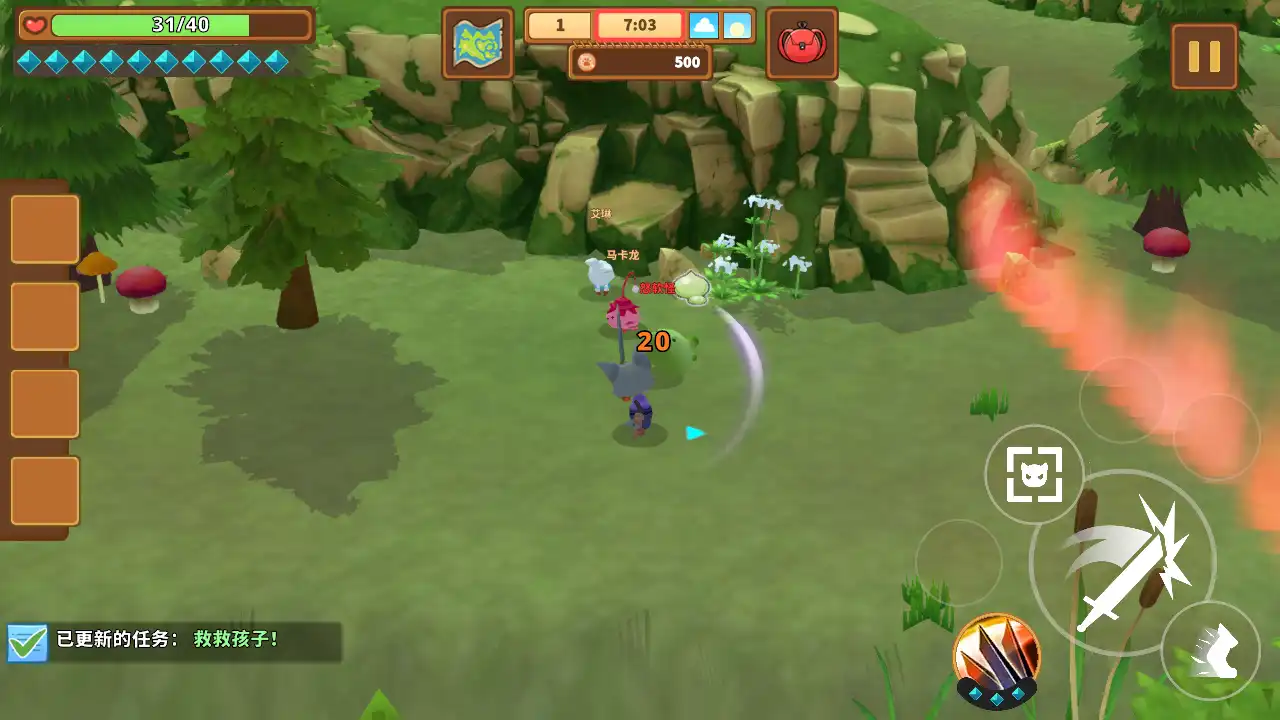Swing the sword attack button
1280x720 pixels.
click(x=1122, y=563)
